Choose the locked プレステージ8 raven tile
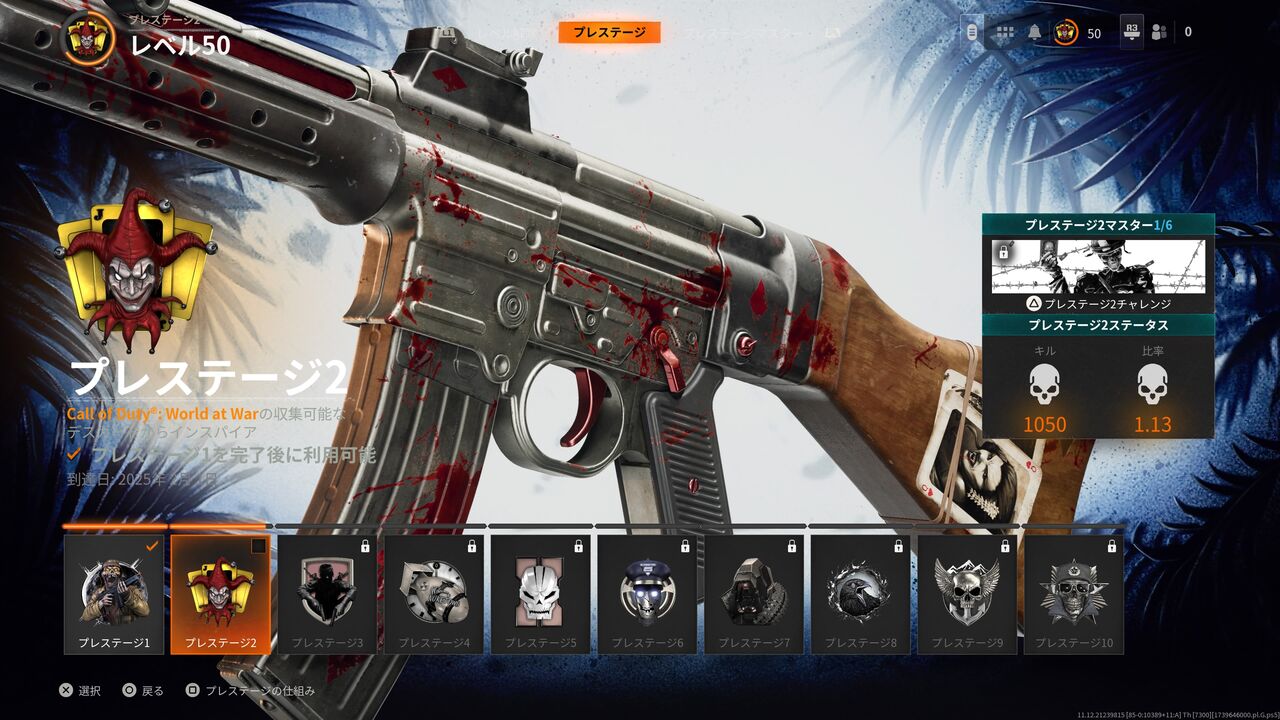Screen dimensions: 1280x720 (860, 594)
